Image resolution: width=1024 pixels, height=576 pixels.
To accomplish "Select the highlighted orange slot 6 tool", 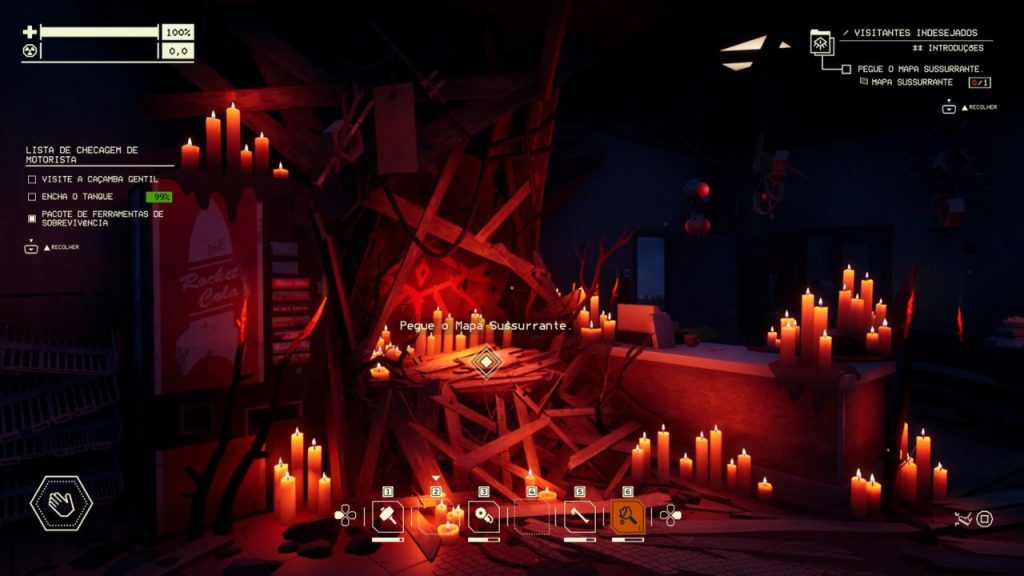I will (x=627, y=516).
